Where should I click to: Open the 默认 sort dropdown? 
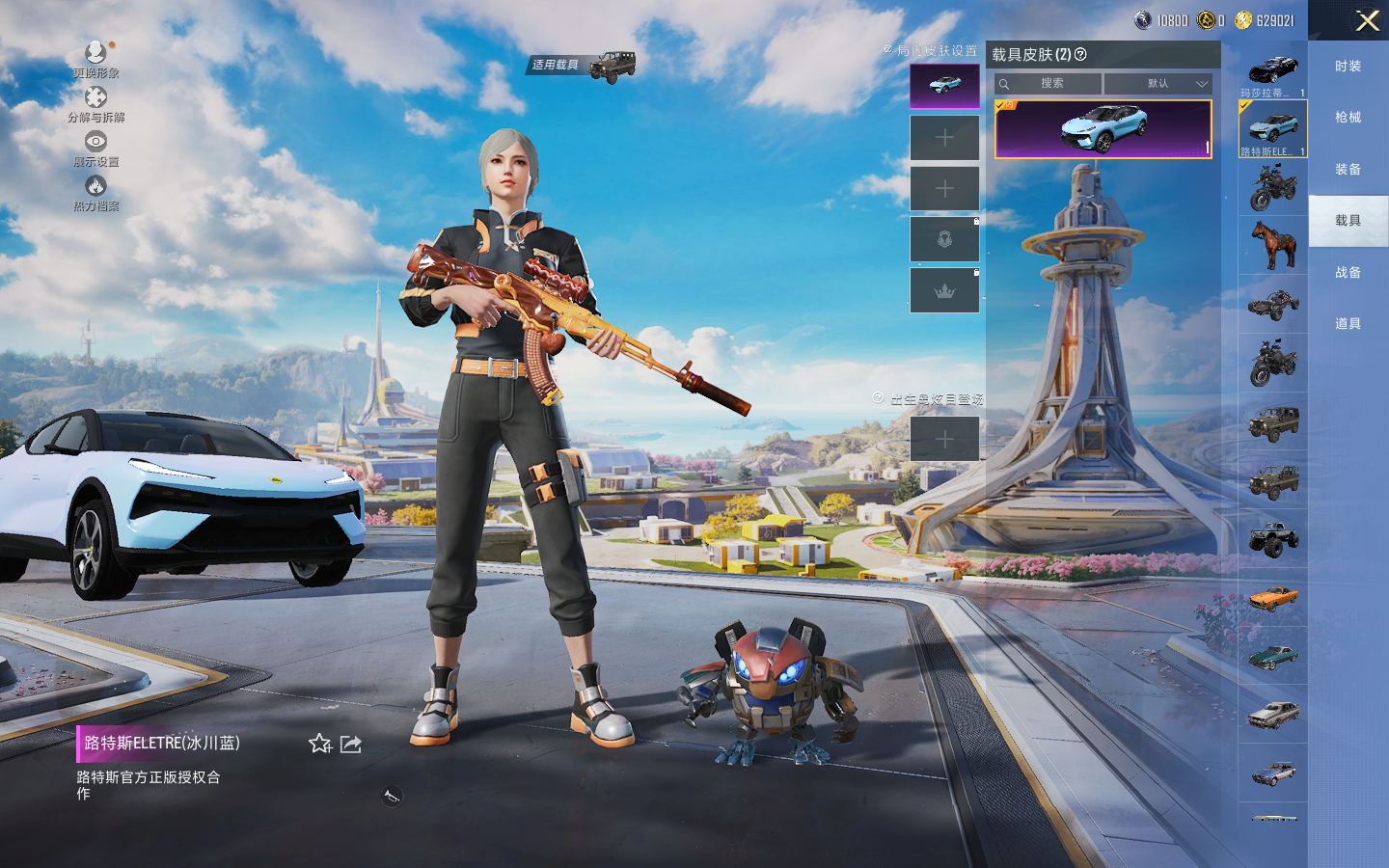coord(1157,84)
